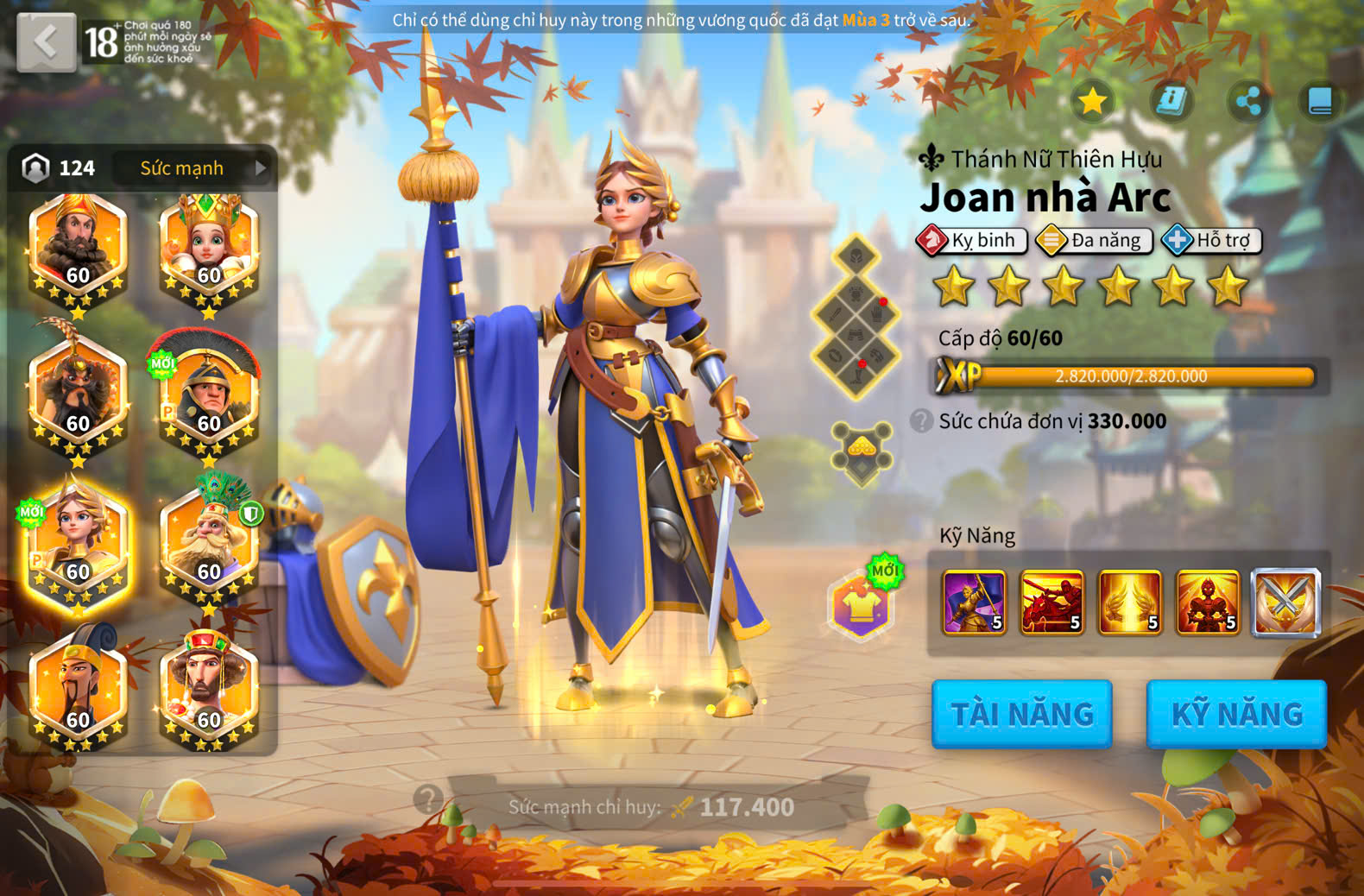Go back with the arrow button

[47, 41]
